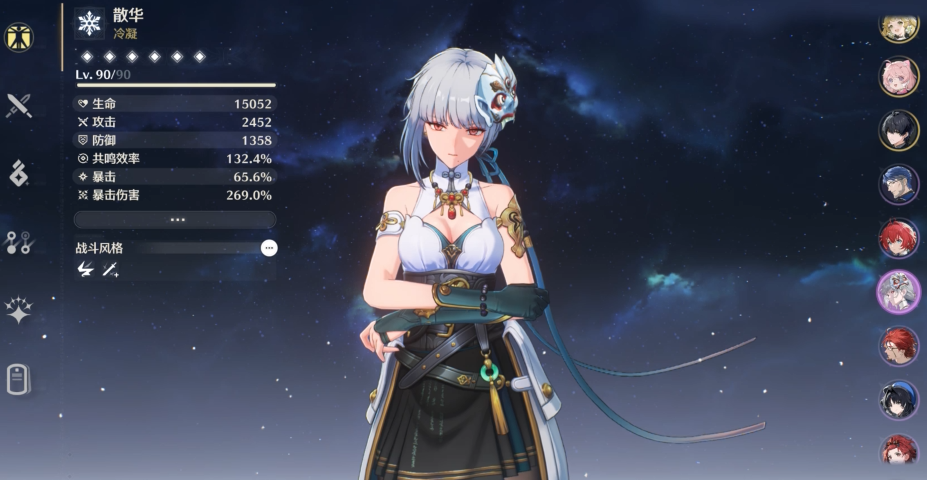Select the blue-haired character portrait
Viewport: 927px width, 480px height.
click(899, 184)
